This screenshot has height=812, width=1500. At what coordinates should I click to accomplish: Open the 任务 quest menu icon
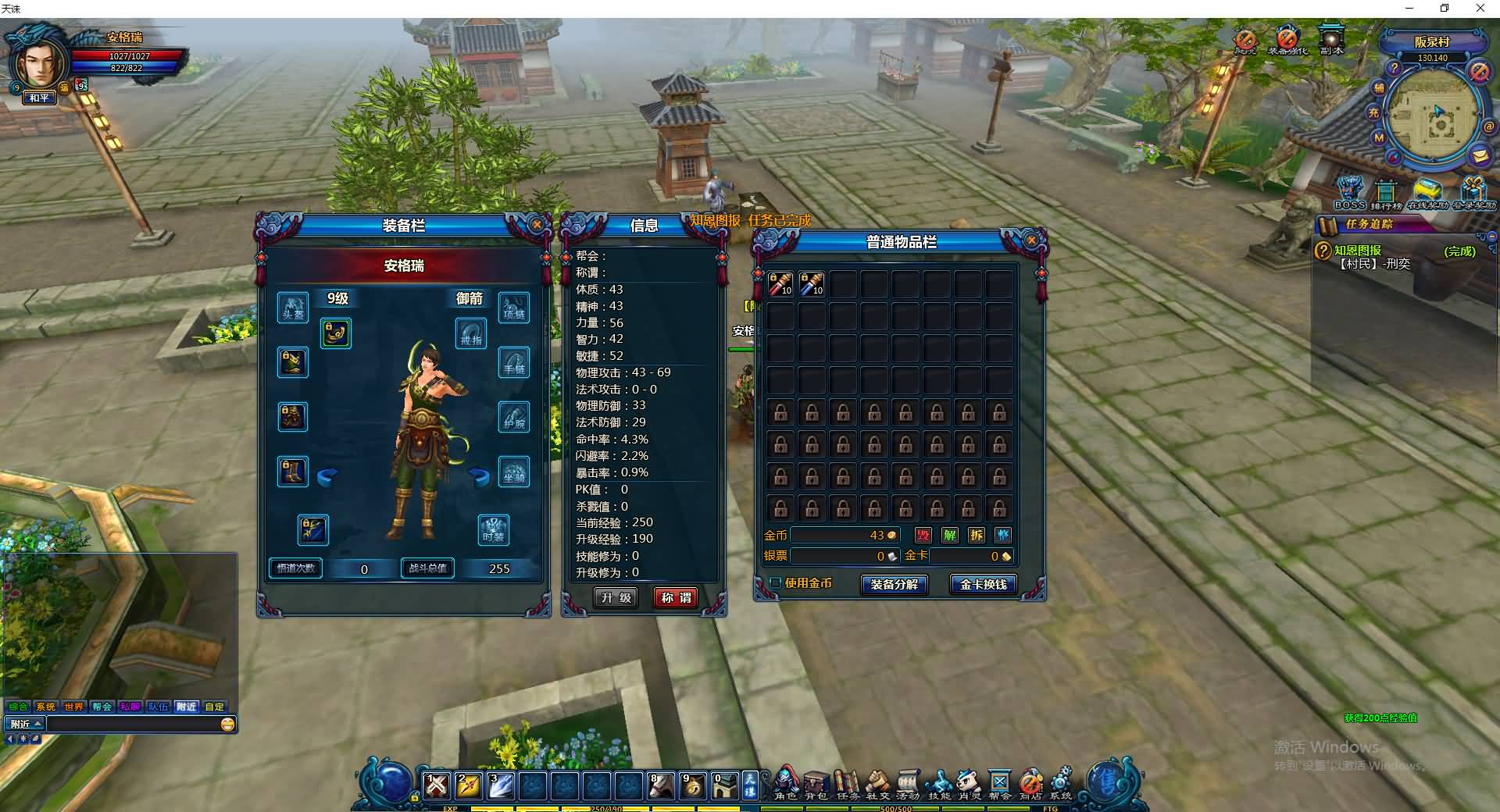pyautogui.click(x=848, y=783)
